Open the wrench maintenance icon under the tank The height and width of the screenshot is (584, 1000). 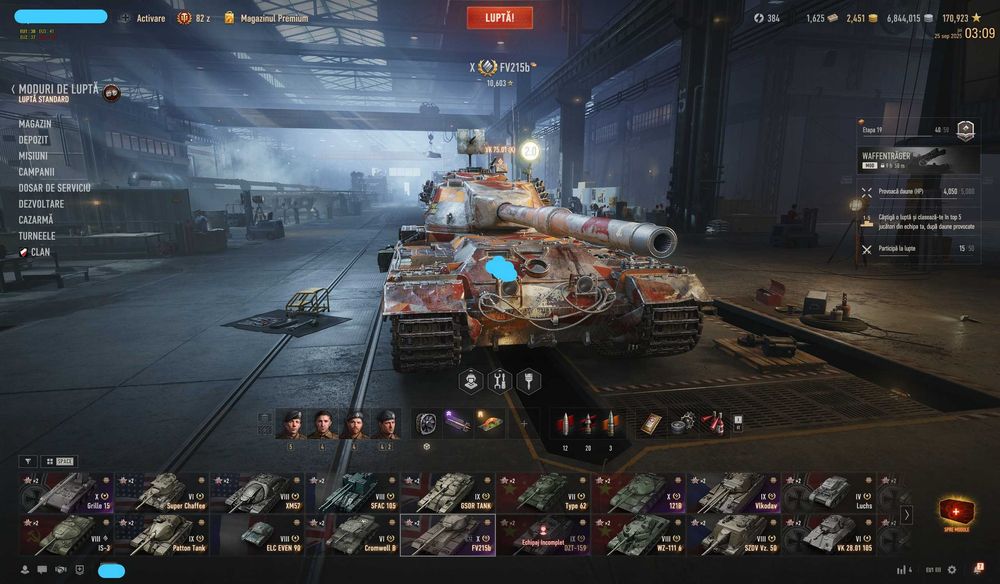point(499,380)
